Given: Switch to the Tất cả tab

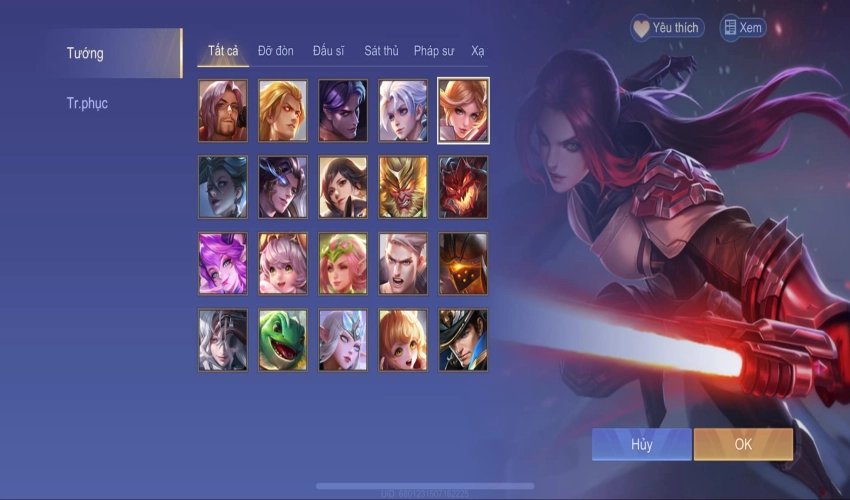Looking at the screenshot, I should click(x=222, y=50).
